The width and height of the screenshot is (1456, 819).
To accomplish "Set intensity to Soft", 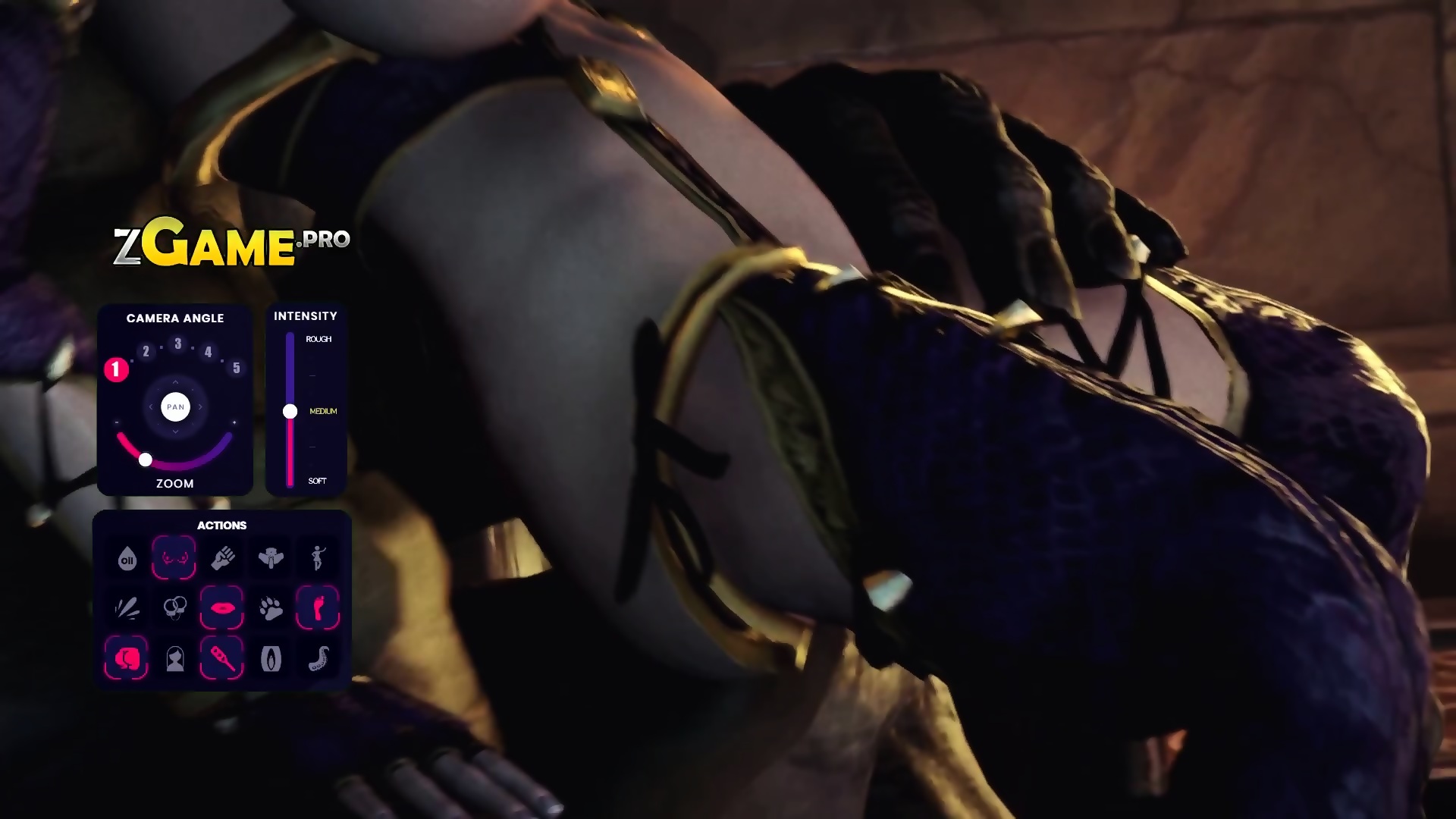I will pos(317,481).
